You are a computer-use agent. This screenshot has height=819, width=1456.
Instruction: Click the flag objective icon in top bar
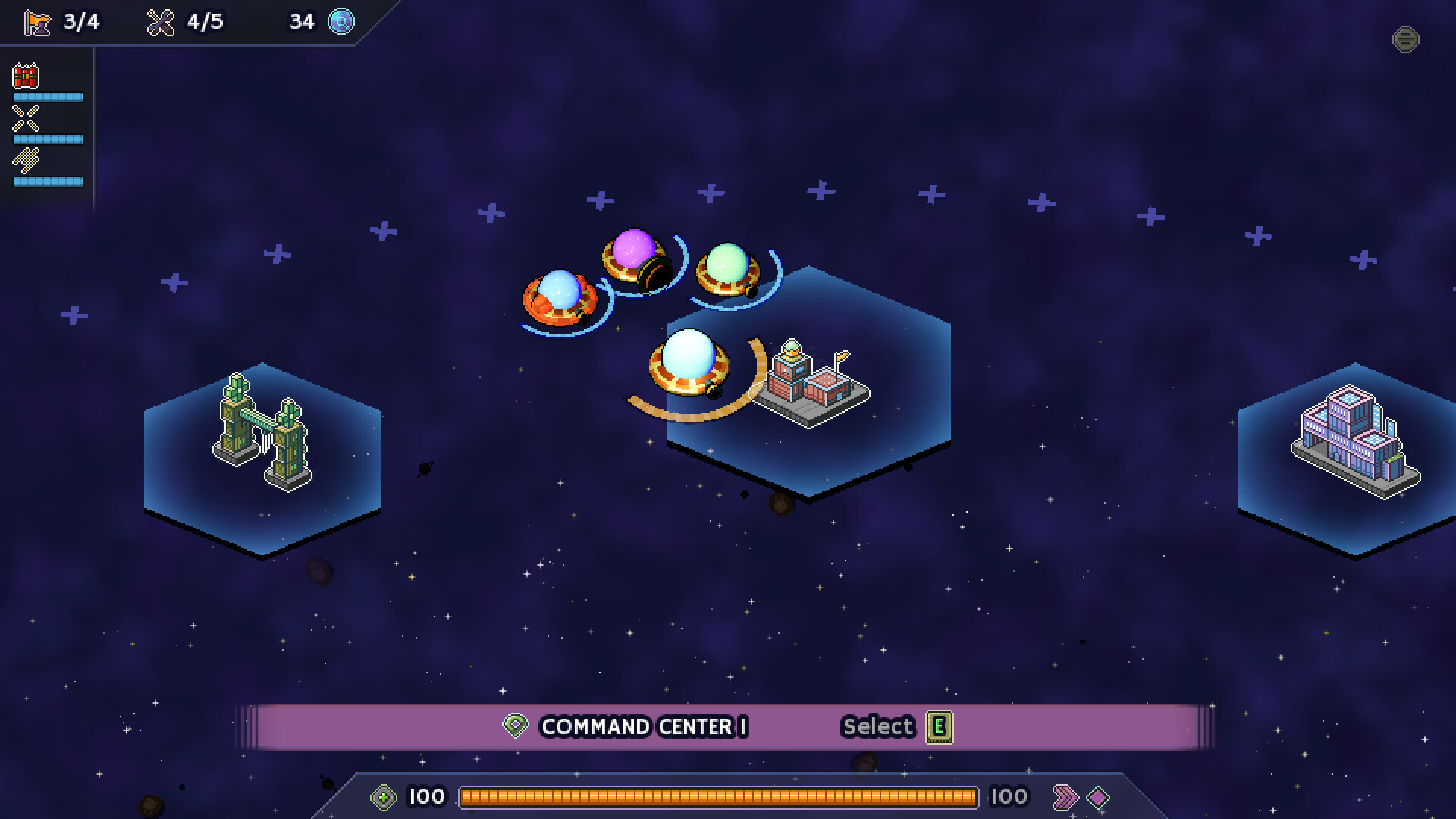pos(36,21)
